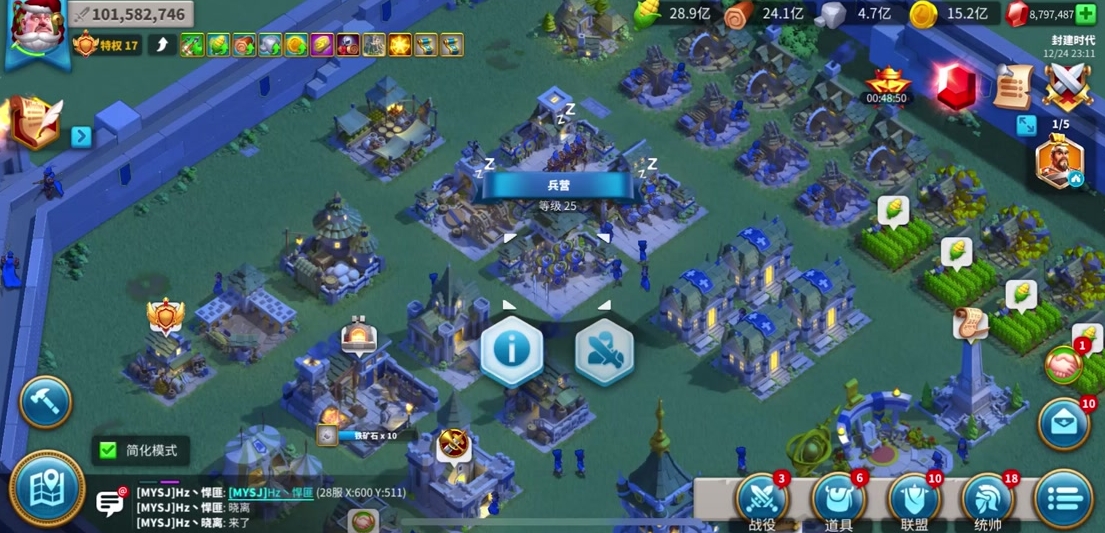
Task: Open the VIP 特权 17 badge
Action: point(106,45)
